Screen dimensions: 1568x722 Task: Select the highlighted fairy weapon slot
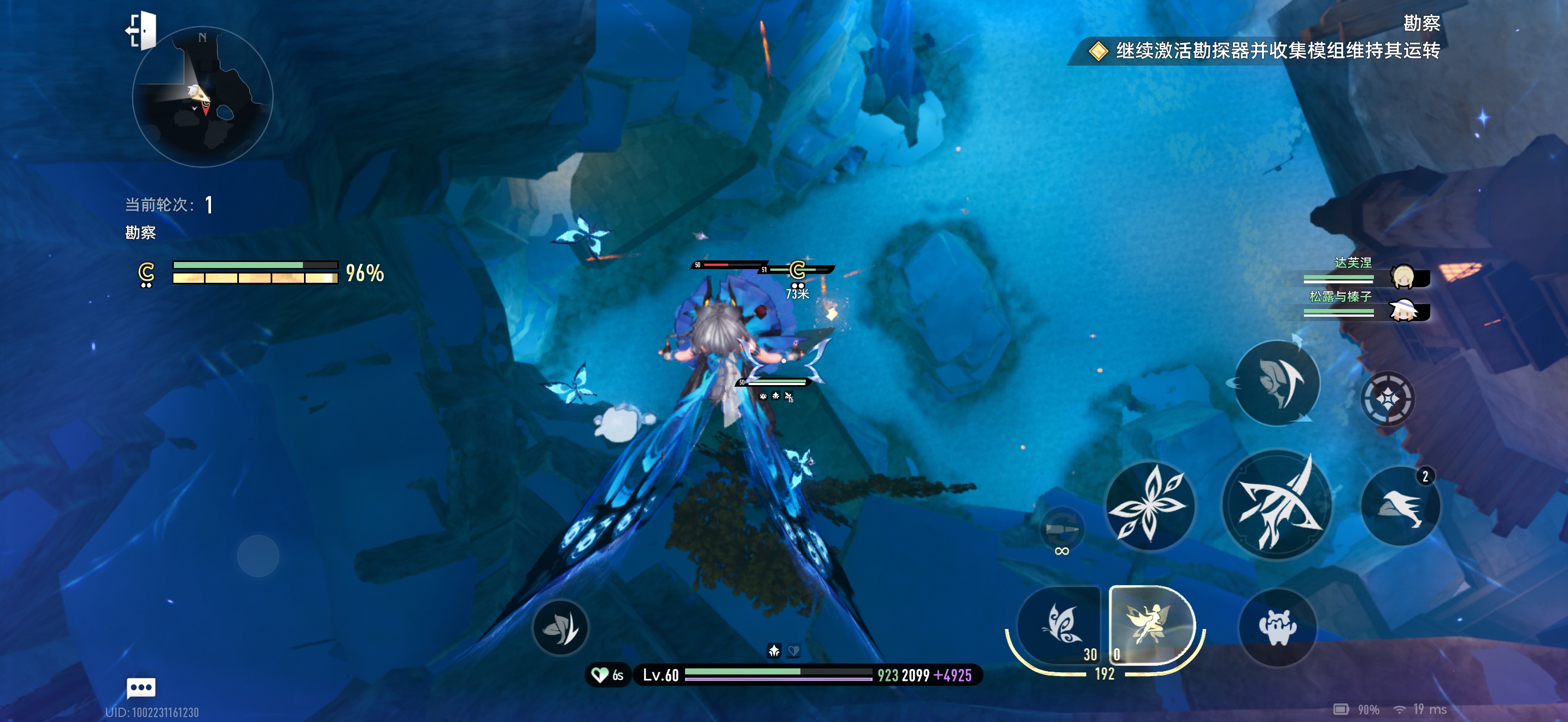click(x=1149, y=625)
